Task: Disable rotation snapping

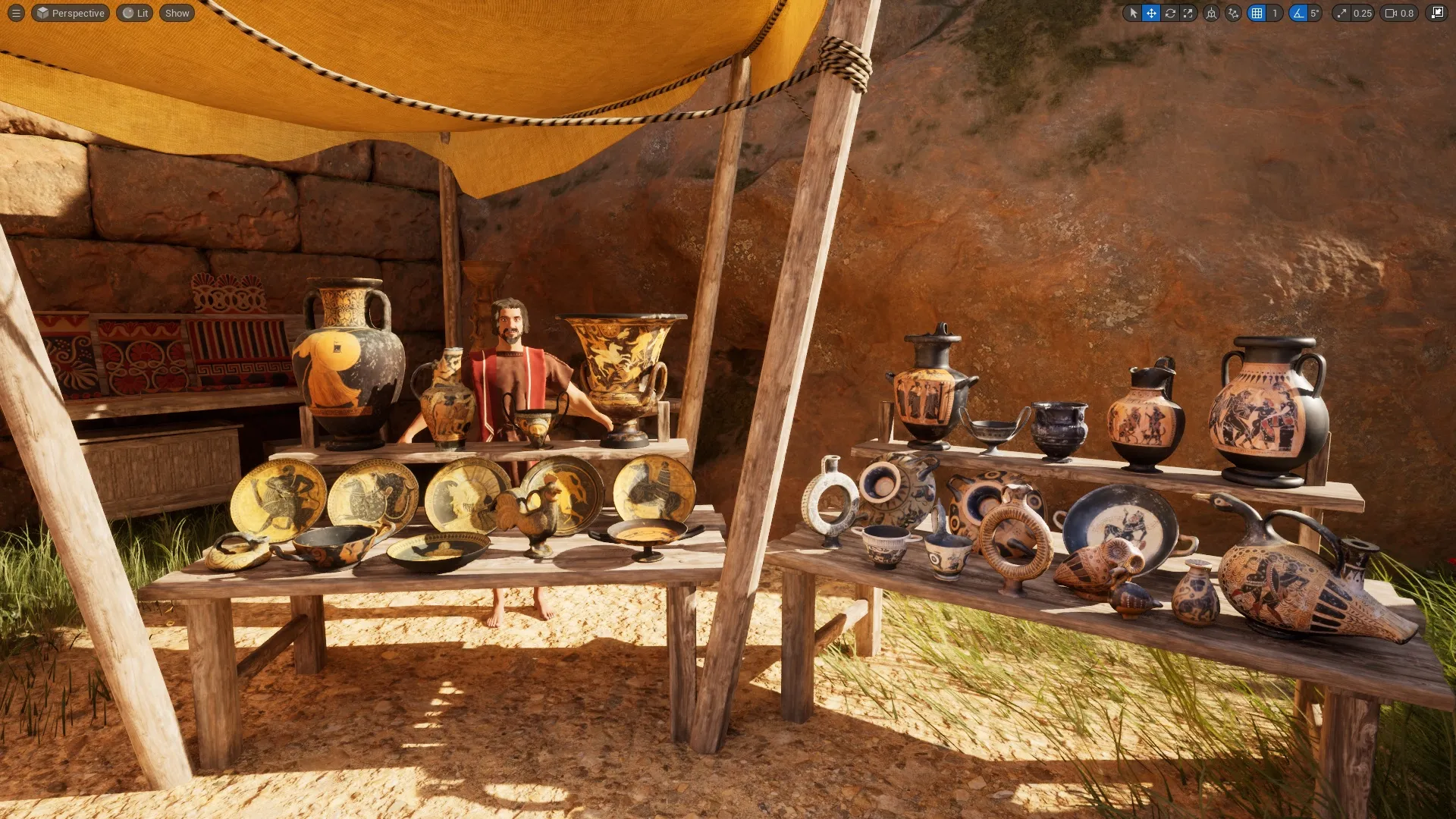Action: point(1298,13)
